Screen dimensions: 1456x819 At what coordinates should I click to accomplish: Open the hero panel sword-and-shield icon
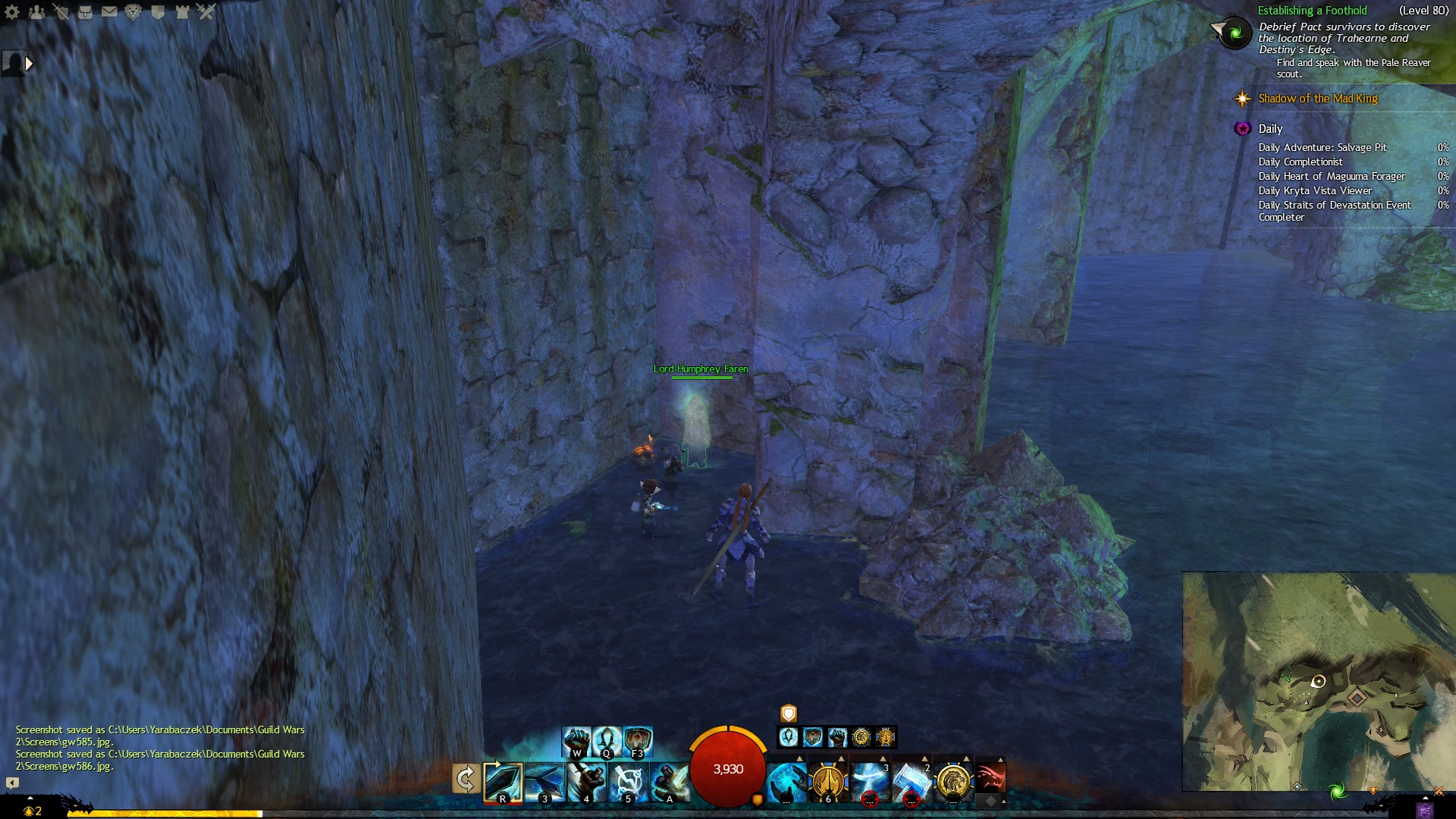[61, 11]
